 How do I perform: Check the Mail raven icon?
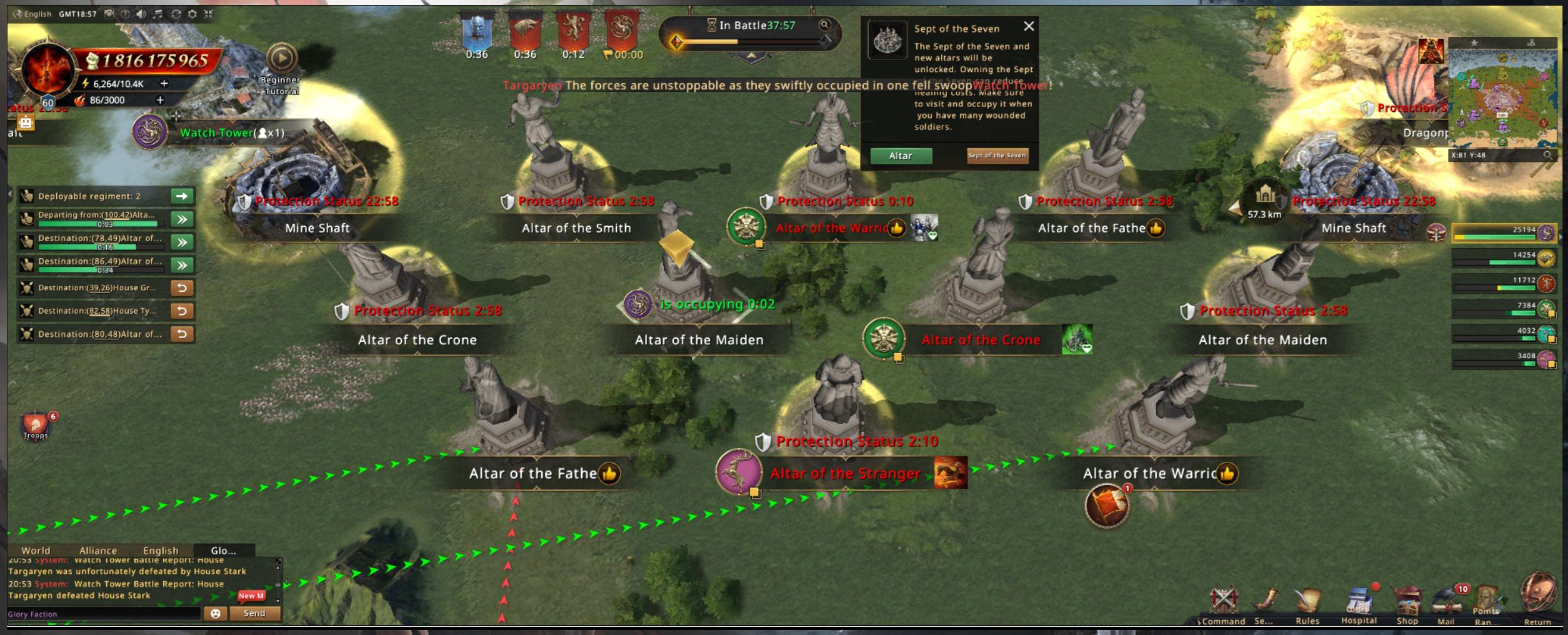point(1446,605)
